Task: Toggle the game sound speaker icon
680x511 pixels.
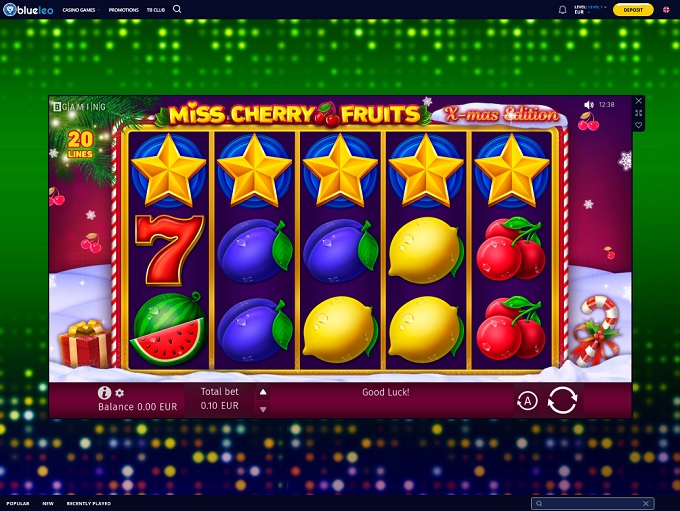Action: pos(588,104)
